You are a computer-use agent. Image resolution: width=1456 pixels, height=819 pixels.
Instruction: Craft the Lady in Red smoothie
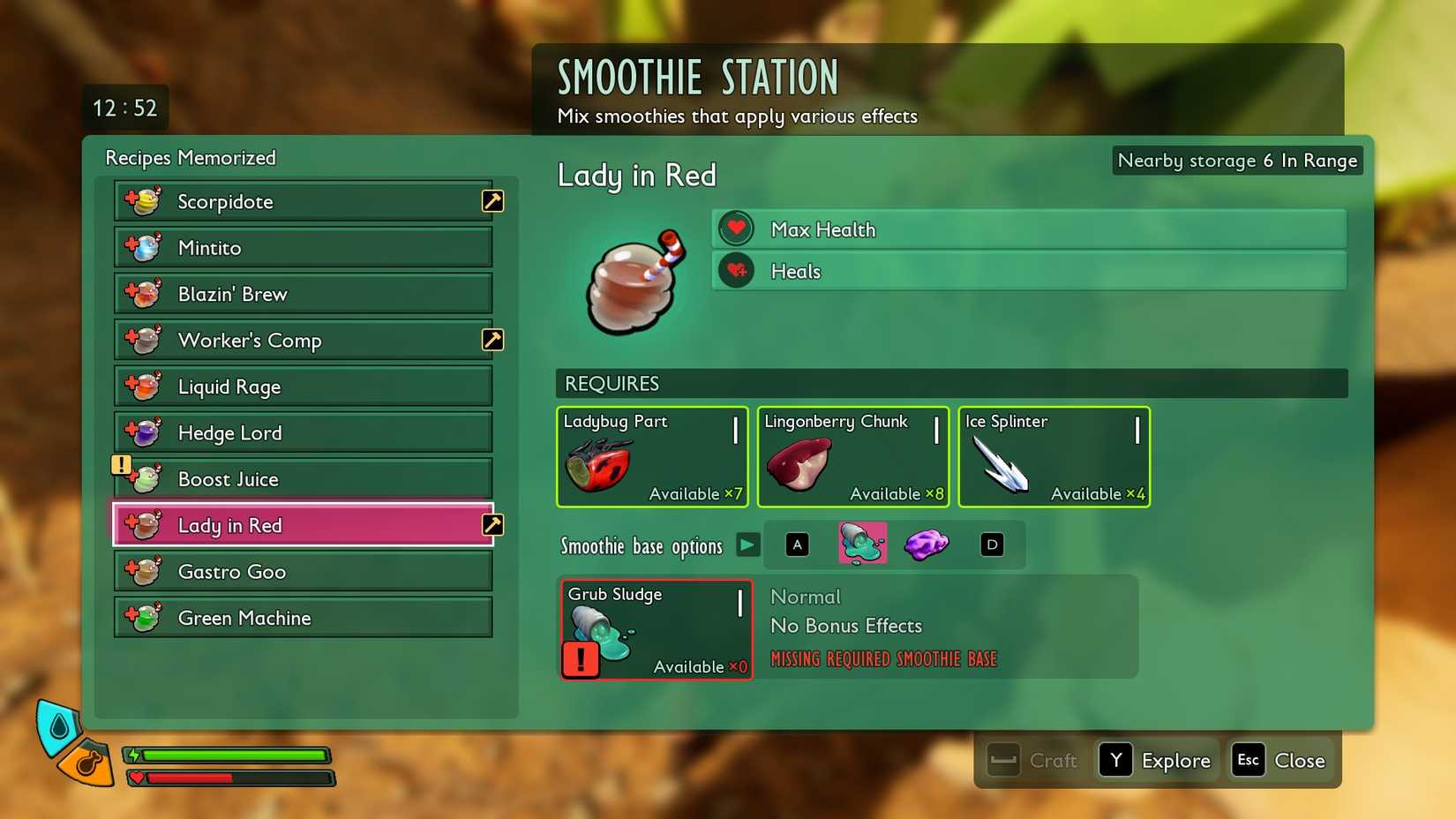point(1032,760)
